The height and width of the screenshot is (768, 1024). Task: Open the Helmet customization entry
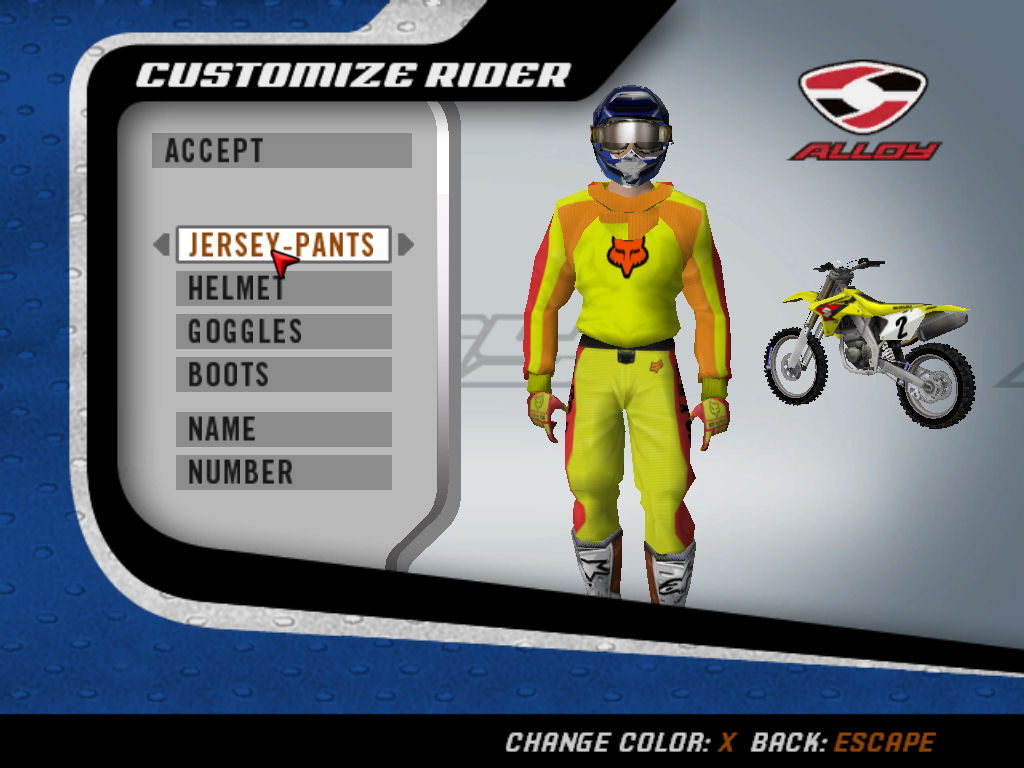pos(283,288)
